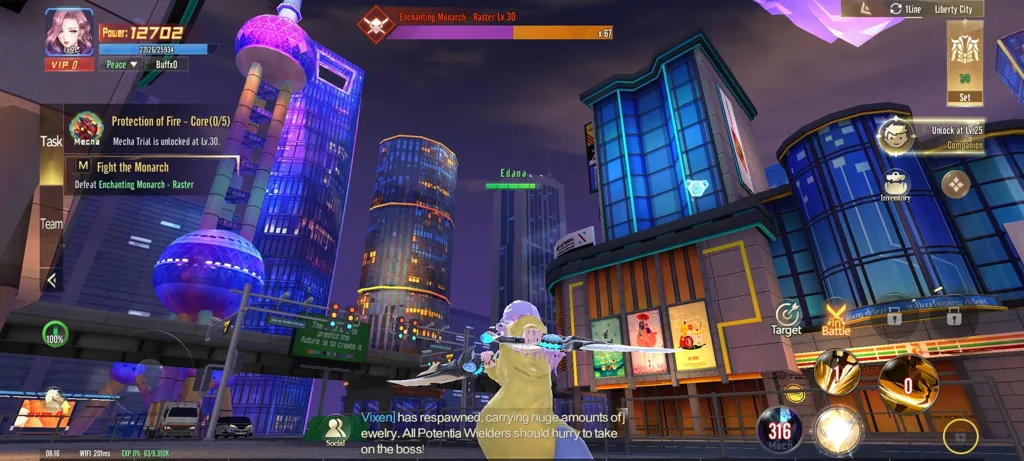Image resolution: width=1024 pixels, height=461 pixels.
Task: Select the Fight the Monarch quest
Action: (152, 174)
